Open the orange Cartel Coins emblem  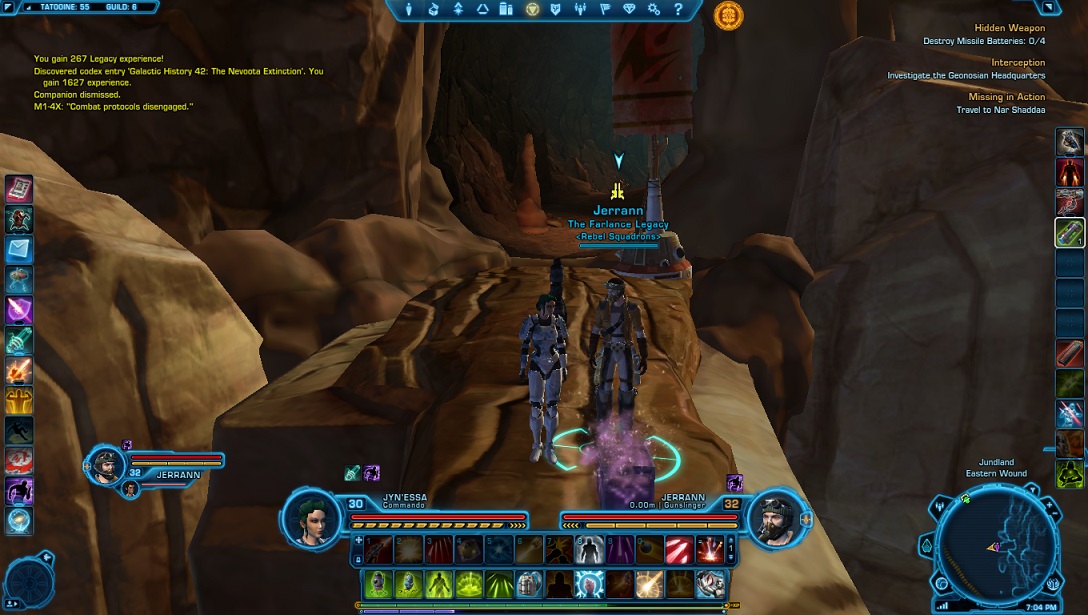click(728, 15)
